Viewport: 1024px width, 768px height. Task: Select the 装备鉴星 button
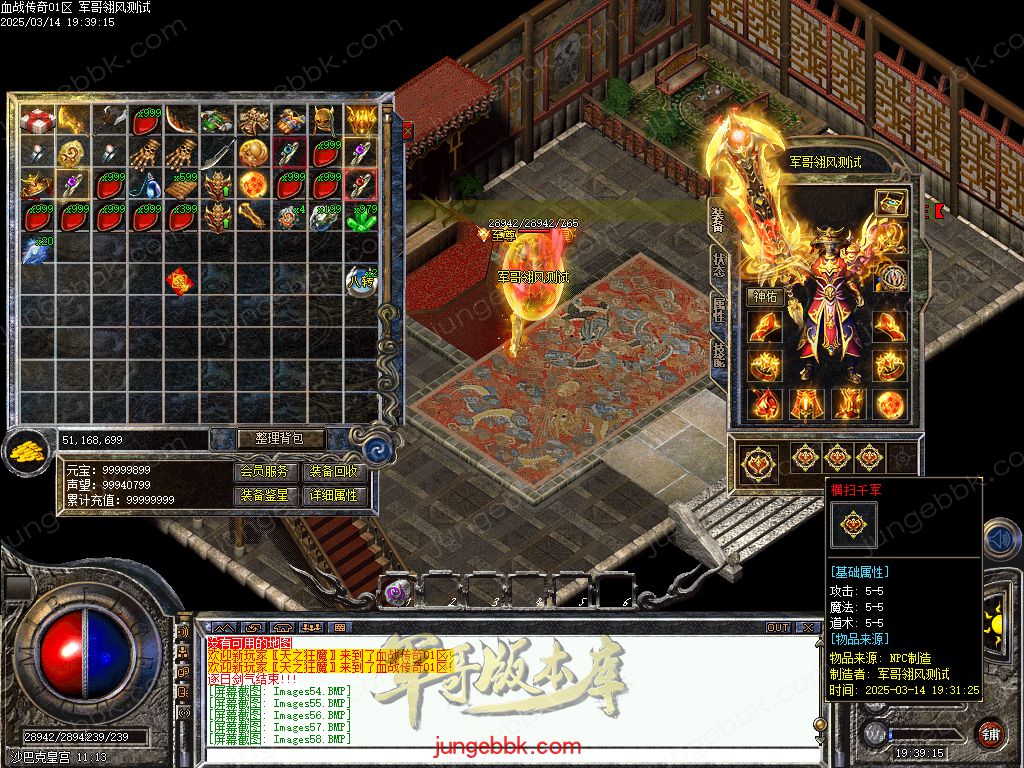tap(265, 496)
